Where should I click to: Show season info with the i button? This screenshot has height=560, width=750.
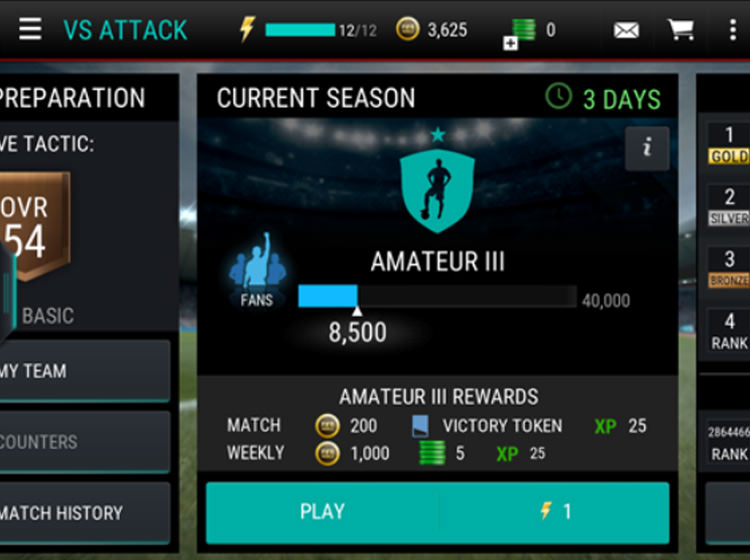click(x=647, y=148)
